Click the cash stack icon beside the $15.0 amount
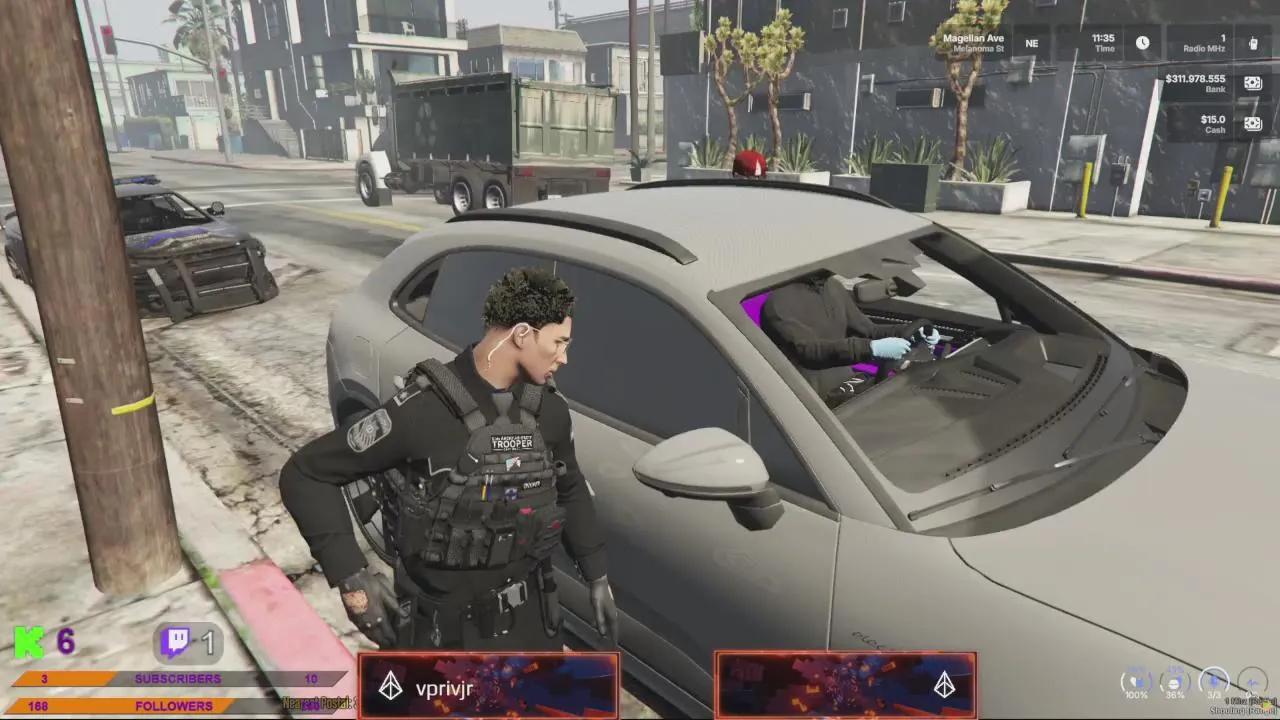Screen dimensions: 1280x720 tap(1253, 123)
